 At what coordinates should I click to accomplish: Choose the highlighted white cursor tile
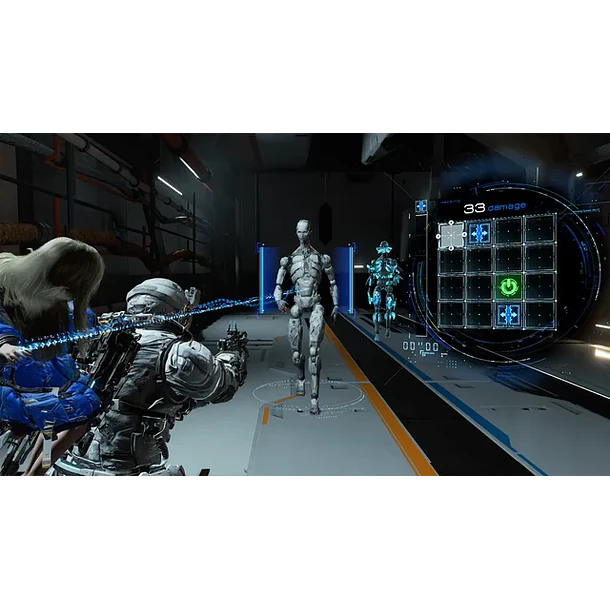tap(452, 235)
